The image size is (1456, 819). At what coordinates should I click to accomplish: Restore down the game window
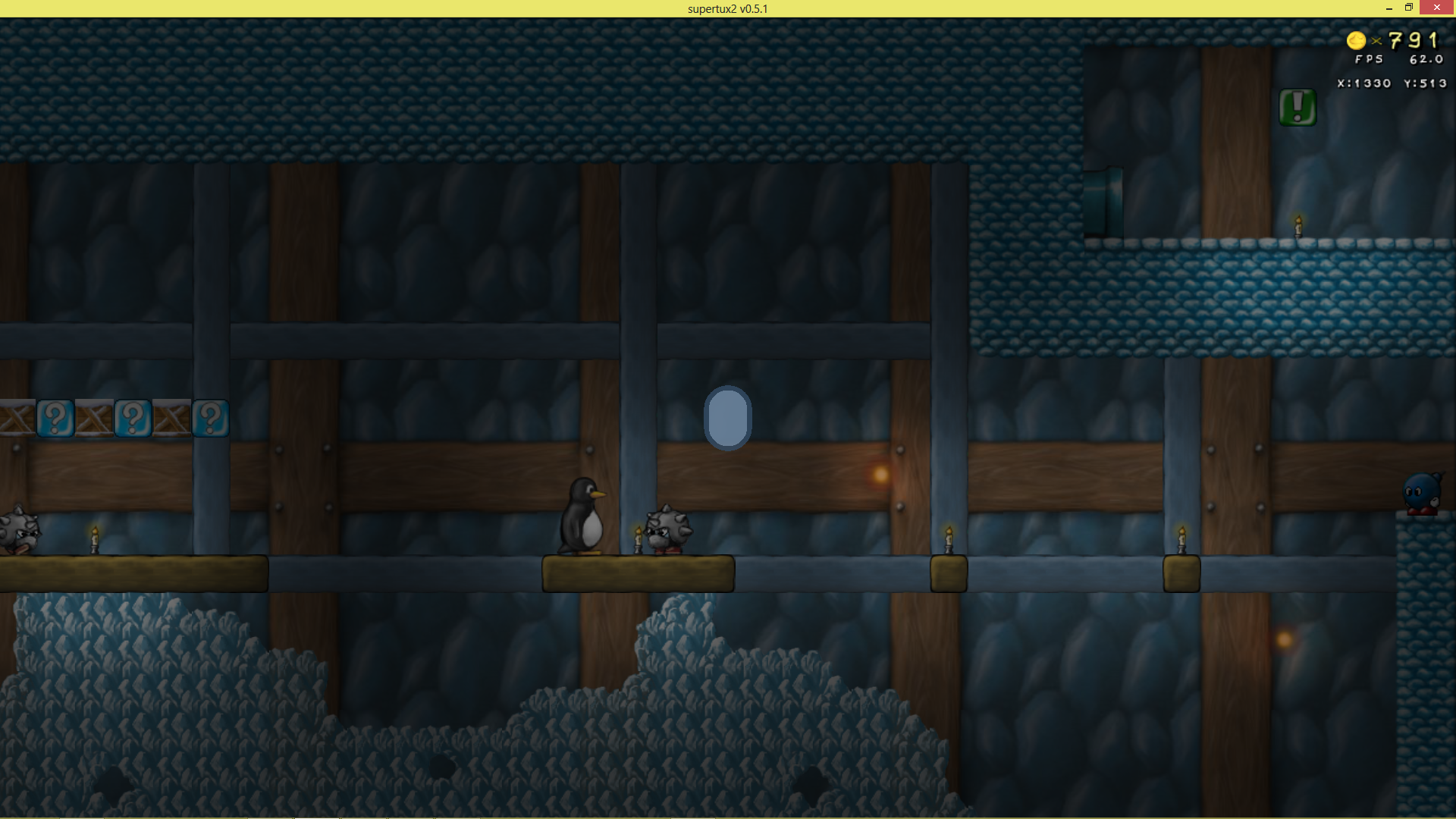(x=1409, y=8)
